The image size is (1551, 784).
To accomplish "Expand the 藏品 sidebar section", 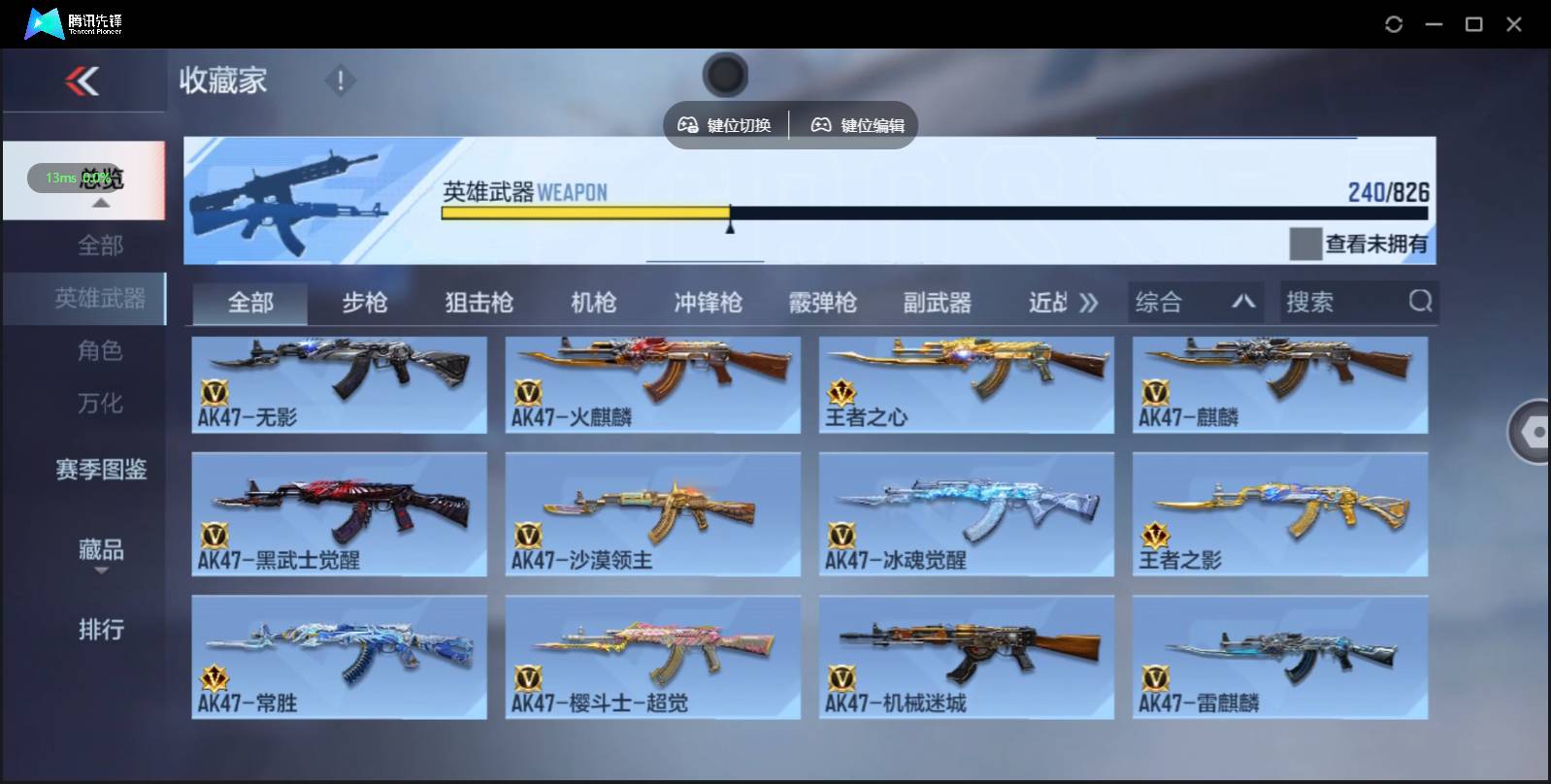I will [102, 551].
